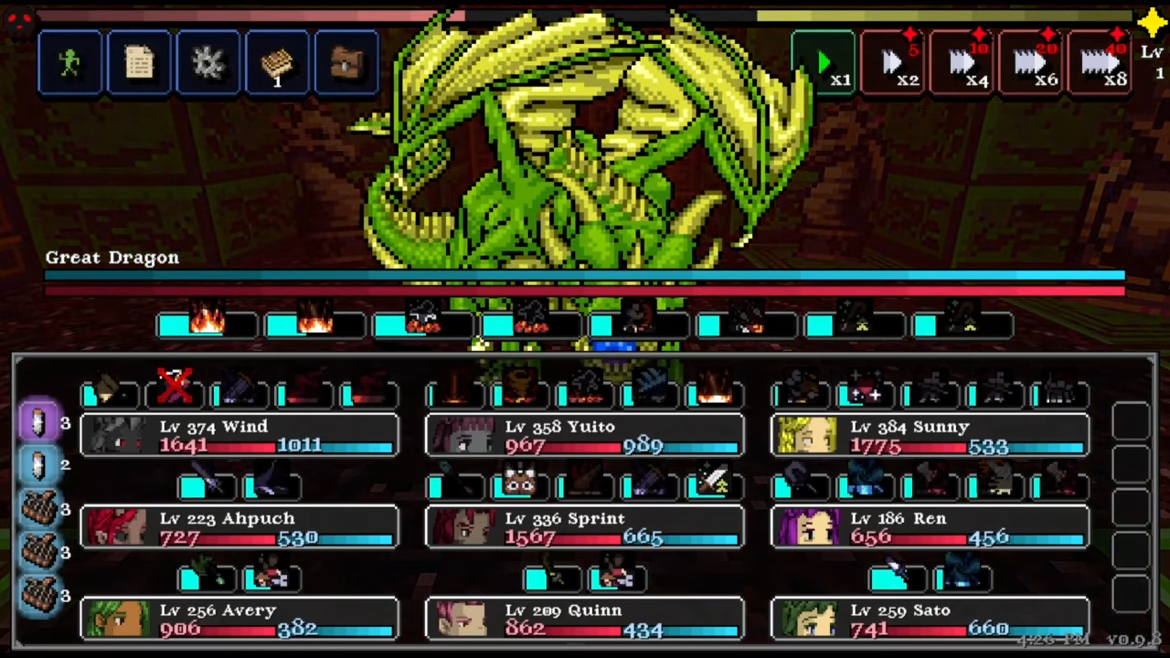Set battle speed to x1
The width and height of the screenshot is (1170, 658).
click(823, 64)
